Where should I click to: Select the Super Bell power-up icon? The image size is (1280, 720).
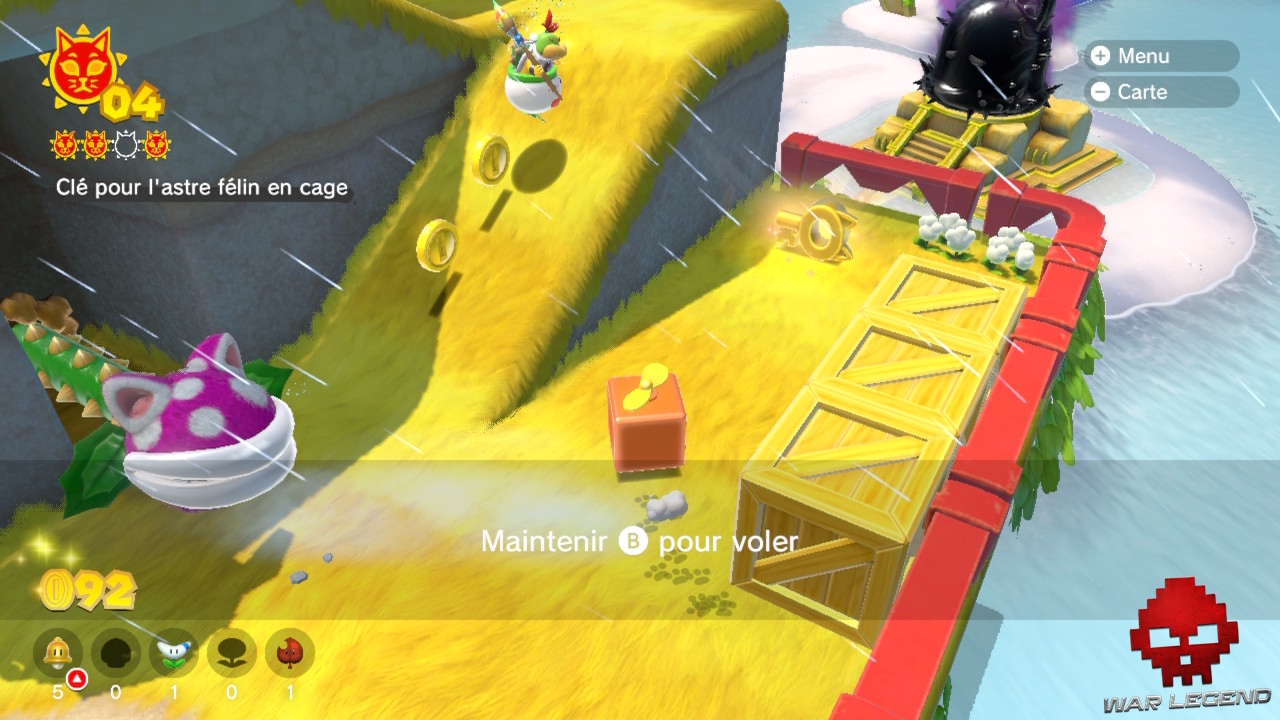coord(59,652)
